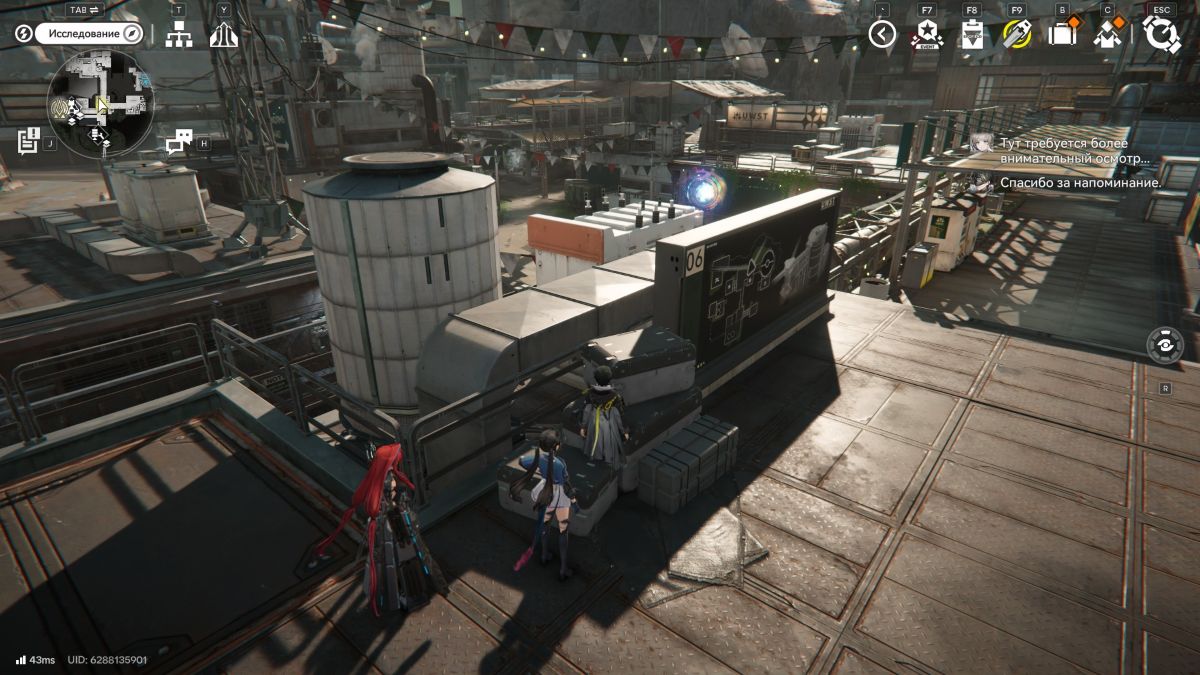Screen dimensions: 1200x675
Task: Toggle the Исследование exploration mode pill
Action: pos(91,33)
